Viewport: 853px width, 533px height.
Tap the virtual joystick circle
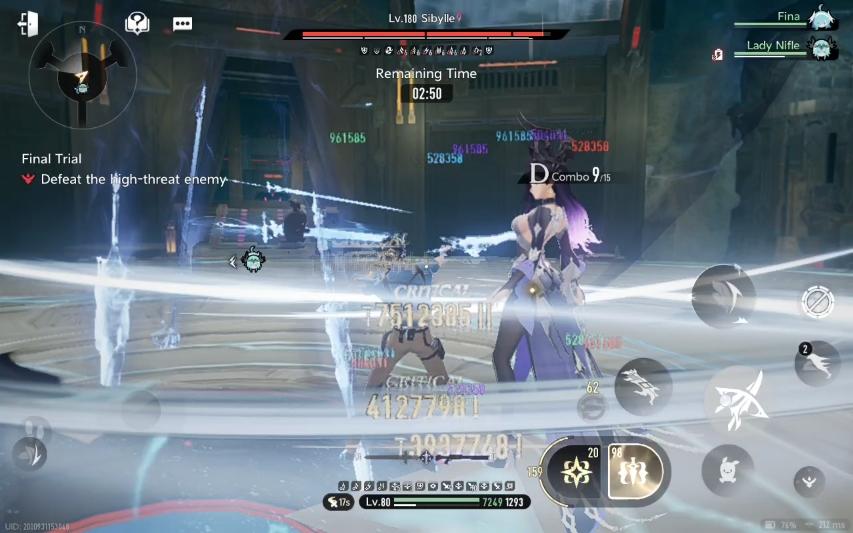click(141, 410)
